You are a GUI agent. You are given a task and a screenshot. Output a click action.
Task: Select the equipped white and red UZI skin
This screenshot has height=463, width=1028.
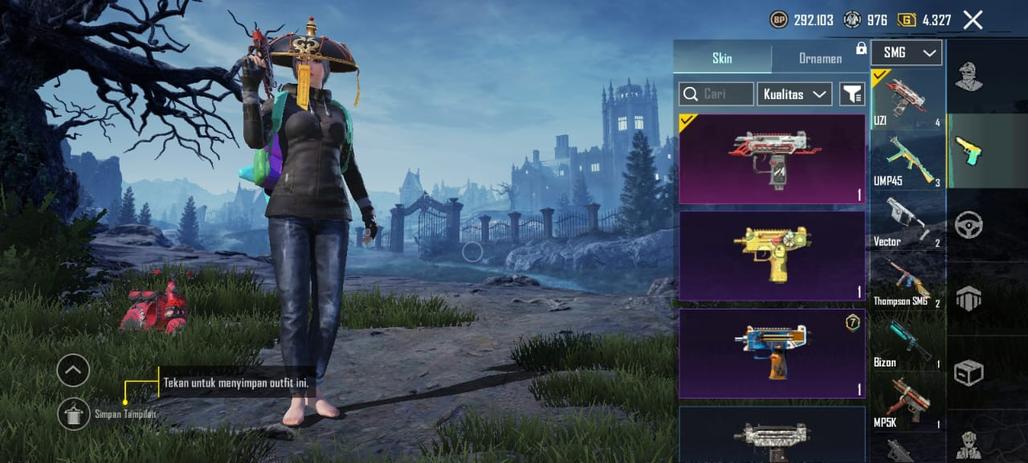pos(771,158)
